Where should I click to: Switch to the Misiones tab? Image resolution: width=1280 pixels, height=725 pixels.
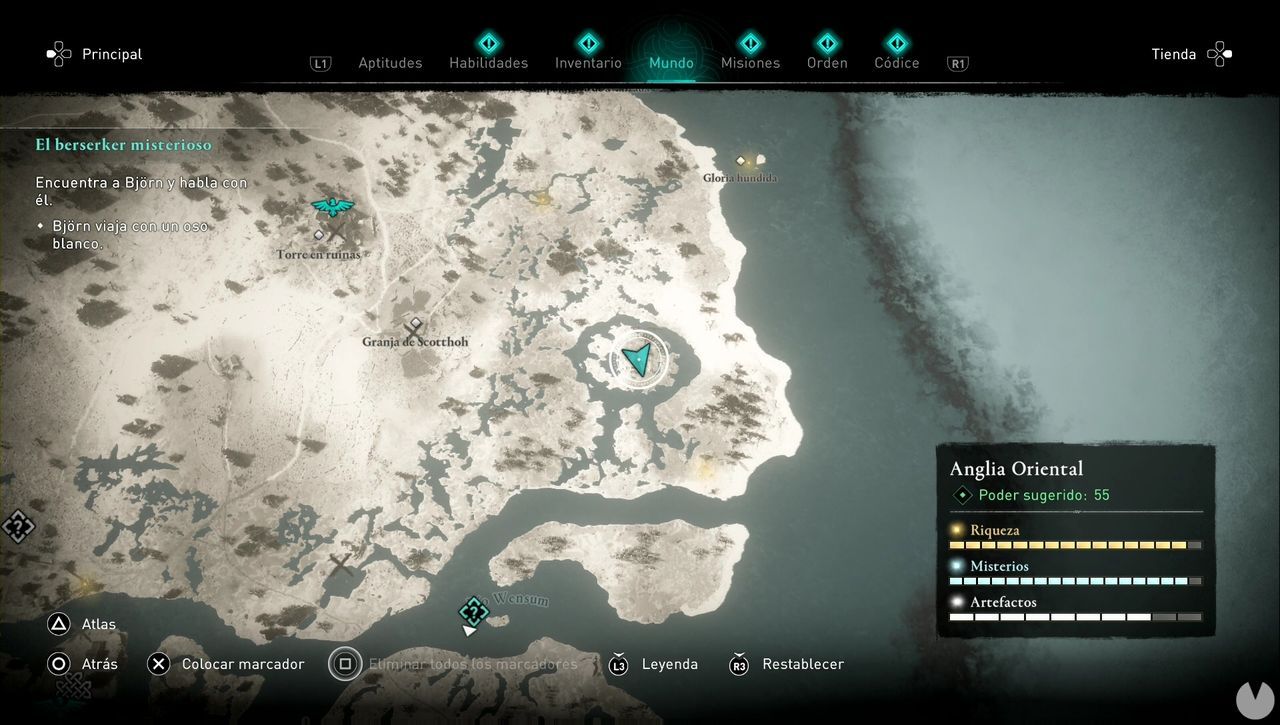pyautogui.click(x=750, y=62)
